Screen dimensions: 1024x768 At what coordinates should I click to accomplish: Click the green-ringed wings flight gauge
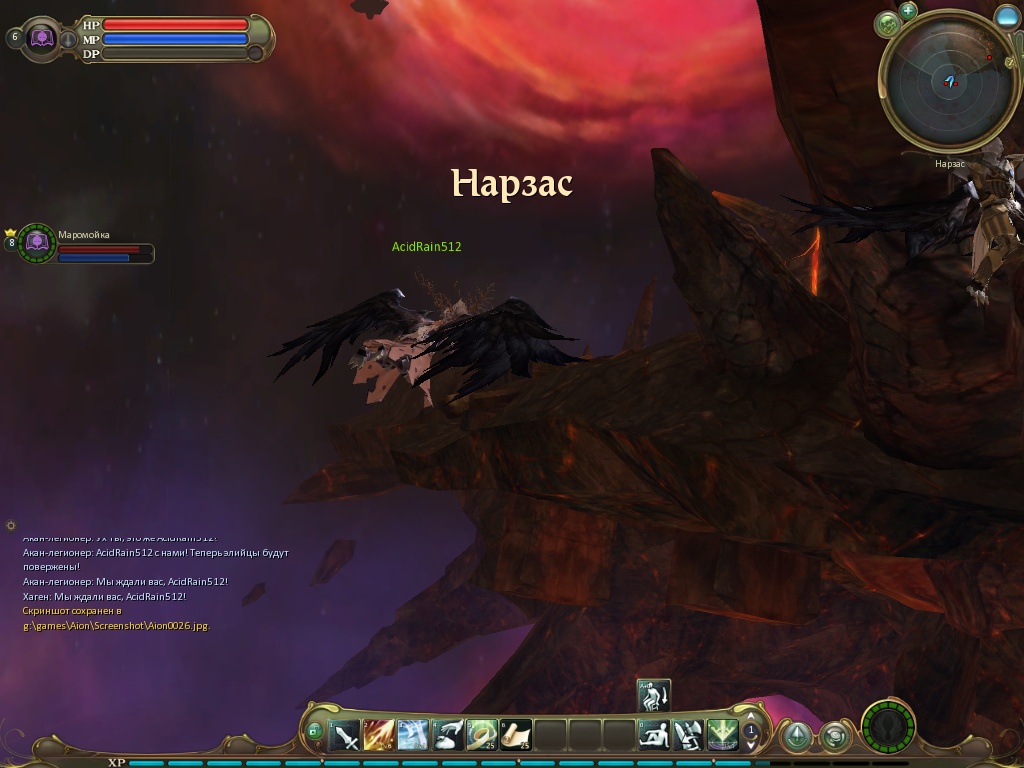[x=887, y=725]
